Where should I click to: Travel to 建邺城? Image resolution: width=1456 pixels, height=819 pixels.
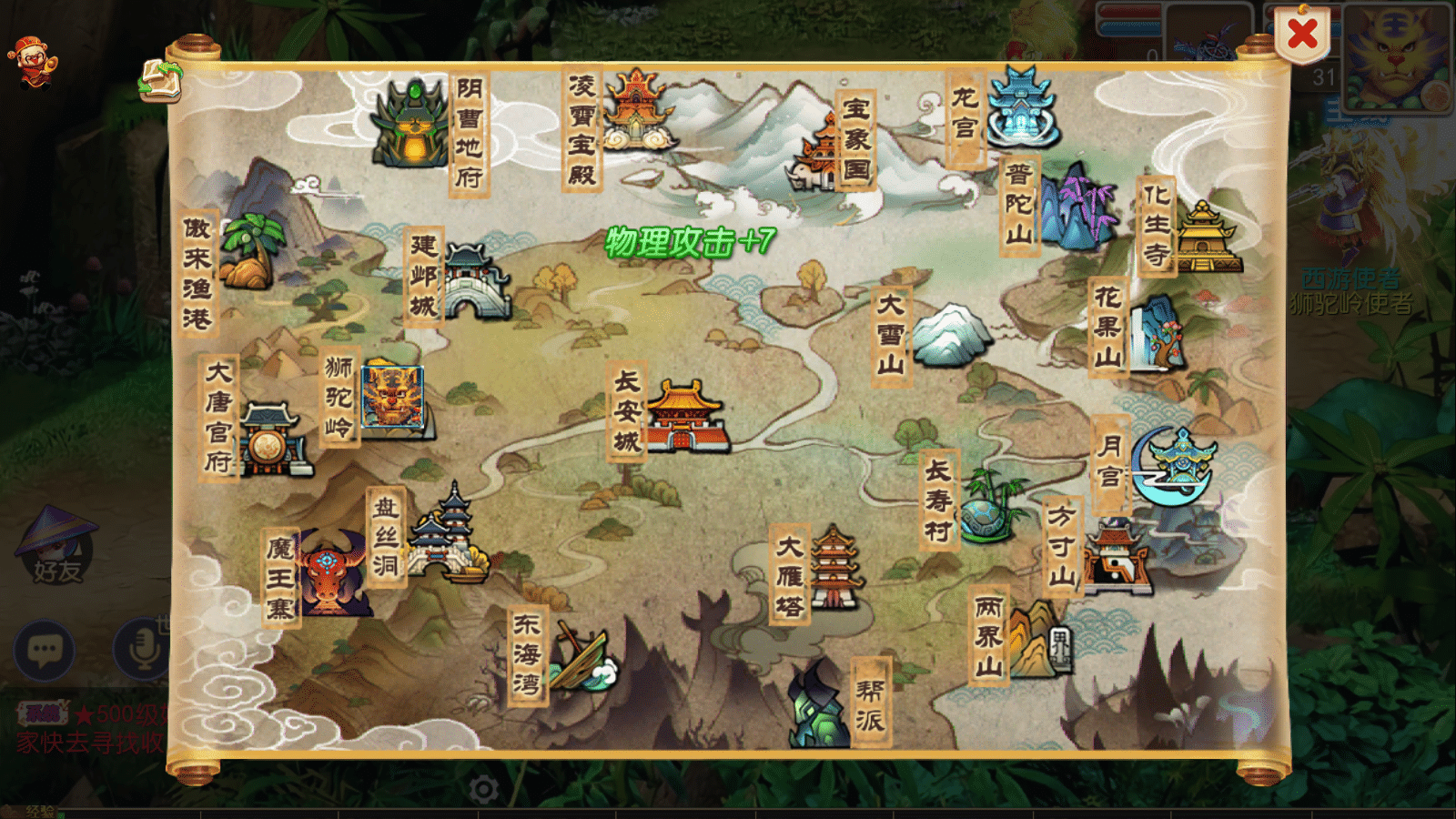(x=475, y=282)
